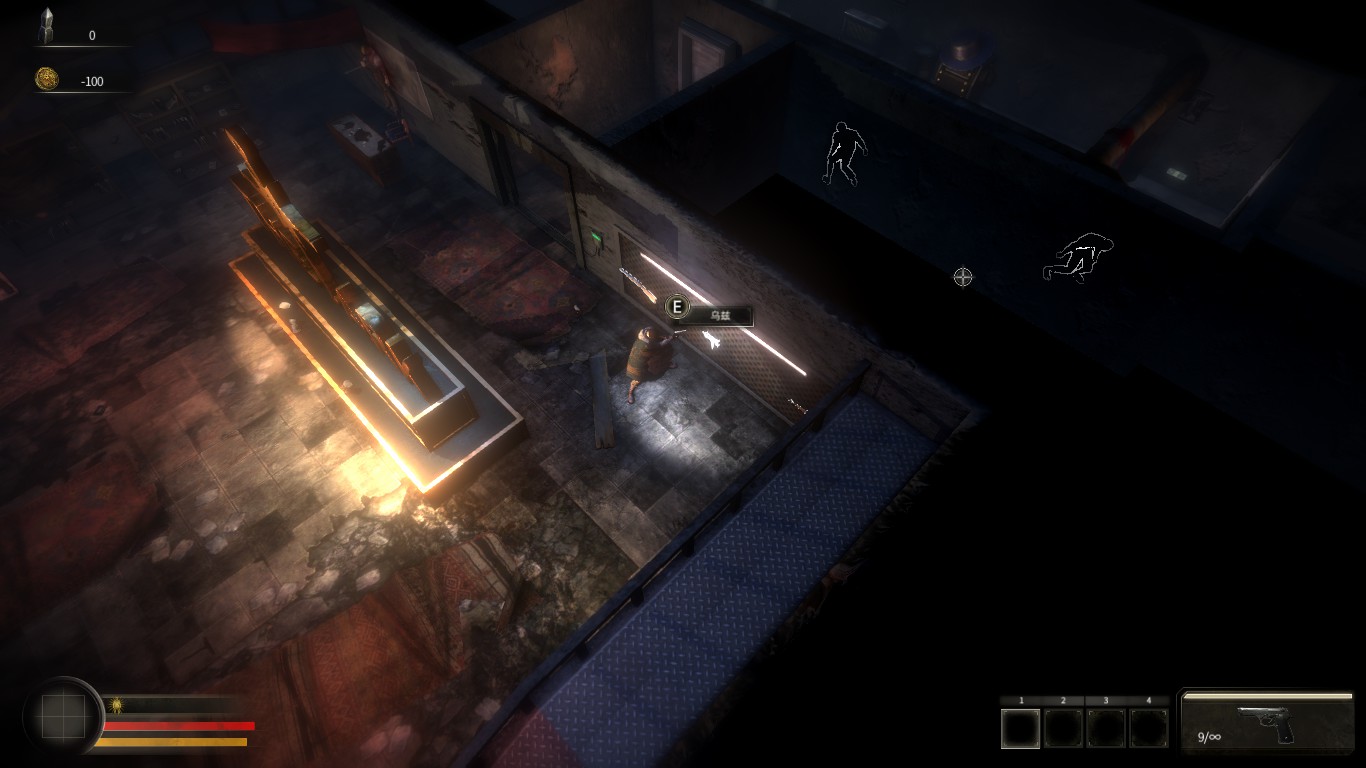Image resolution: width=1366 pixels, height=768 pixels.
Task: Select the pistol weapon panel
Action: click(x=1268, y=721)
